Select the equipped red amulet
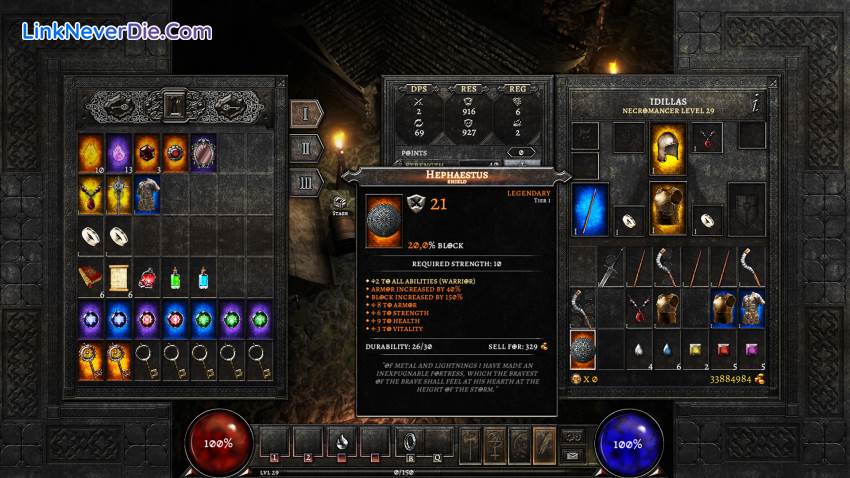Image resolution: width=850 pixels, height=478 pixels. click(708, 138)
